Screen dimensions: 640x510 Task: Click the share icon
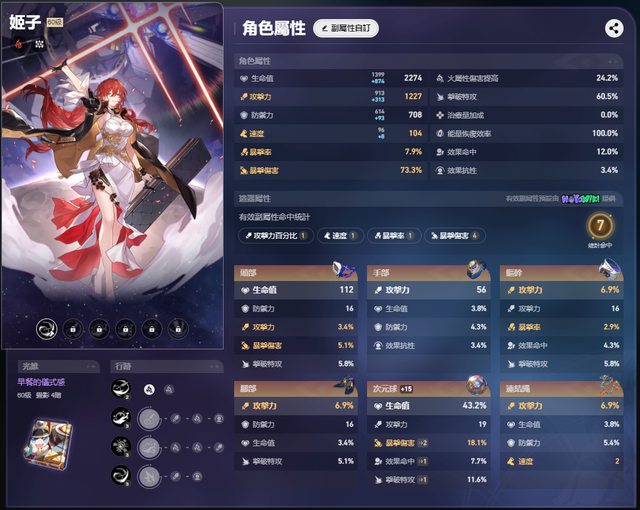point(614,28)
